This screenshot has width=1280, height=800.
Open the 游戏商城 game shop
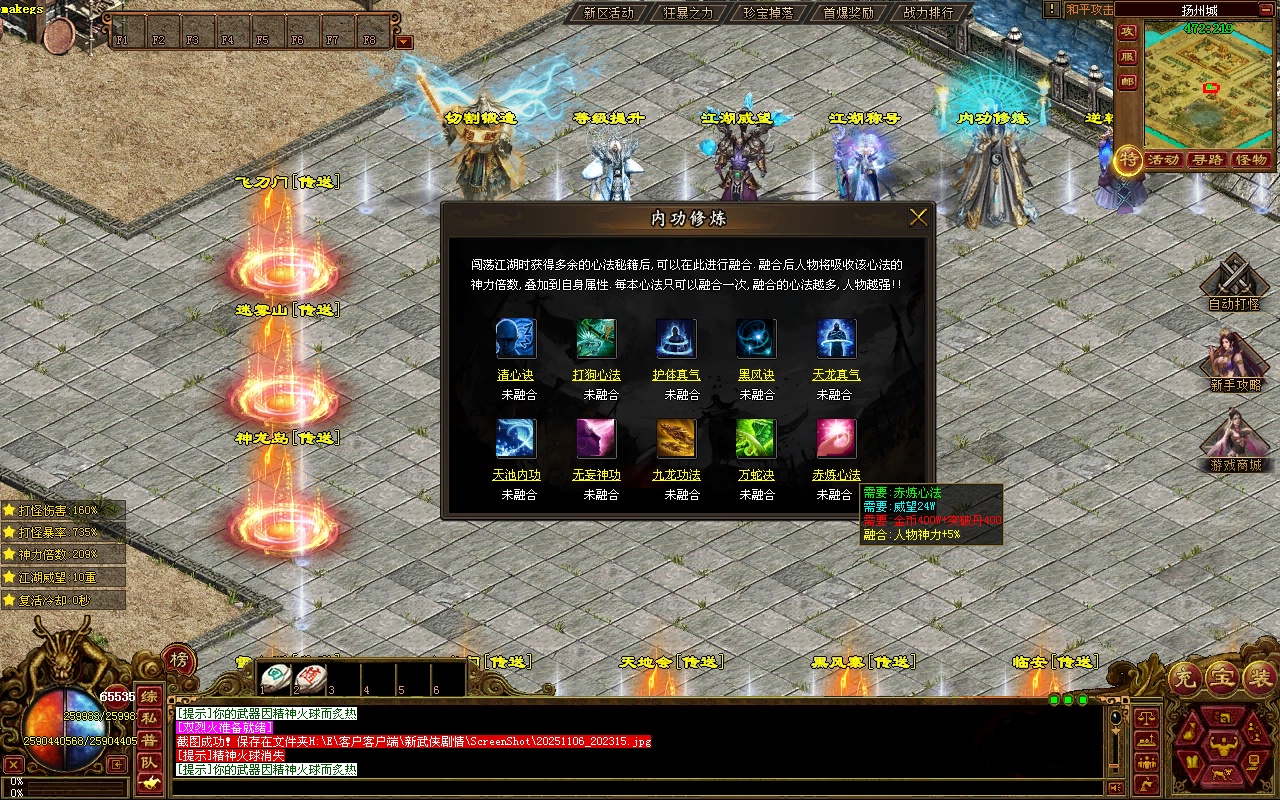[x=1235, y=445]
